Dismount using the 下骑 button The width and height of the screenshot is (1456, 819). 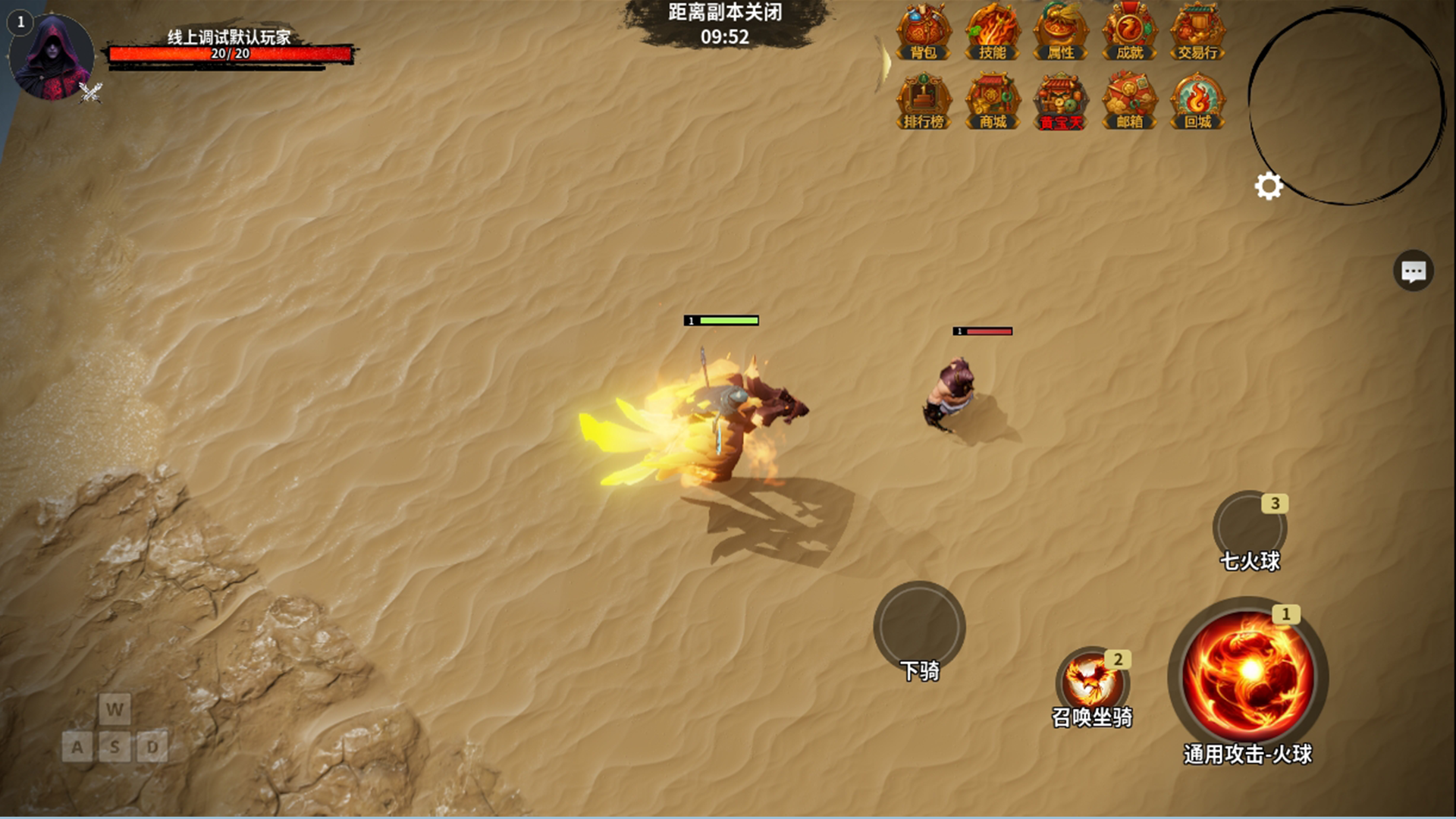(x=919, y=626)
